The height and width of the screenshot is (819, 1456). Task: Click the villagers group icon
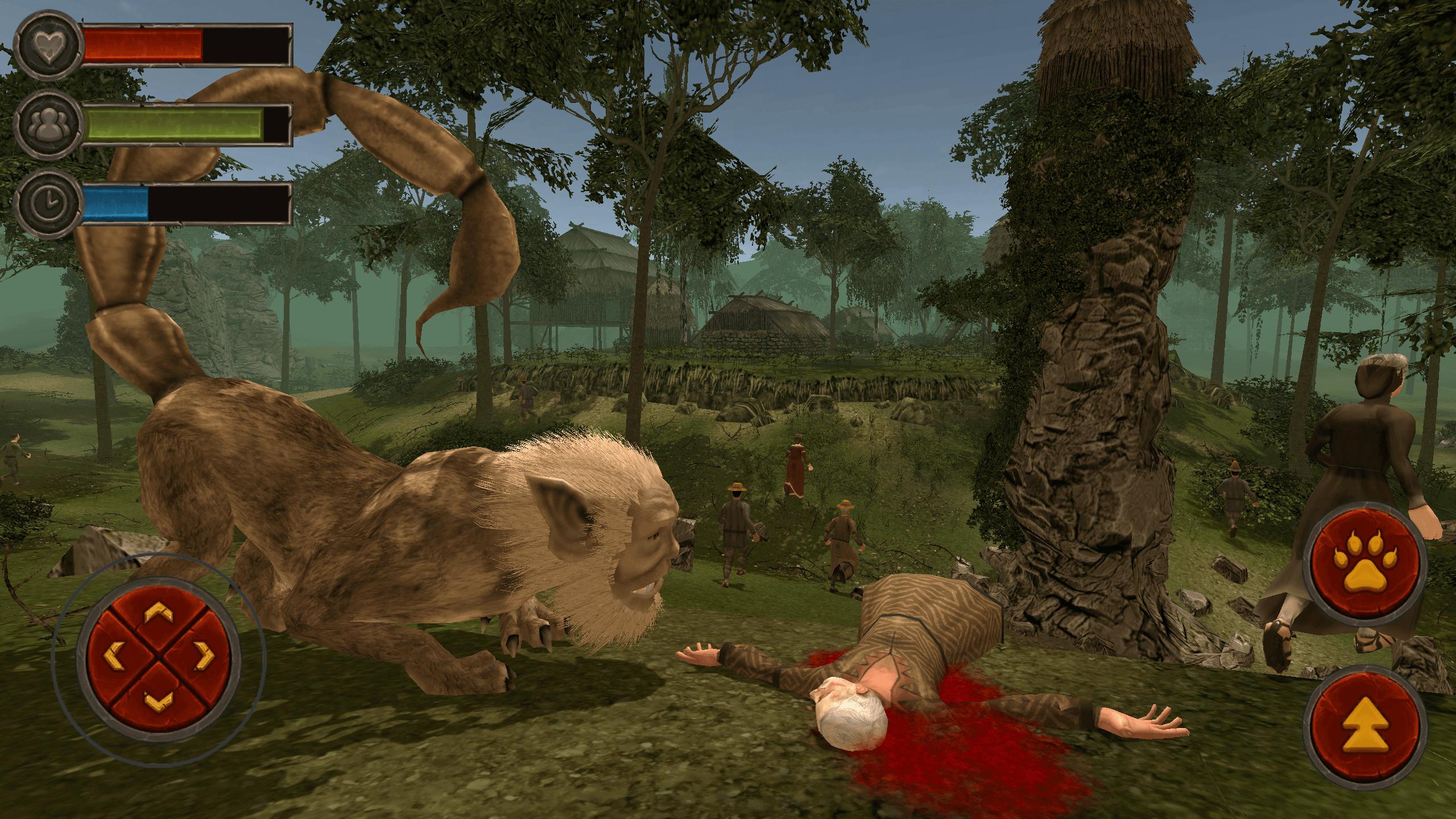pos(50,124)
